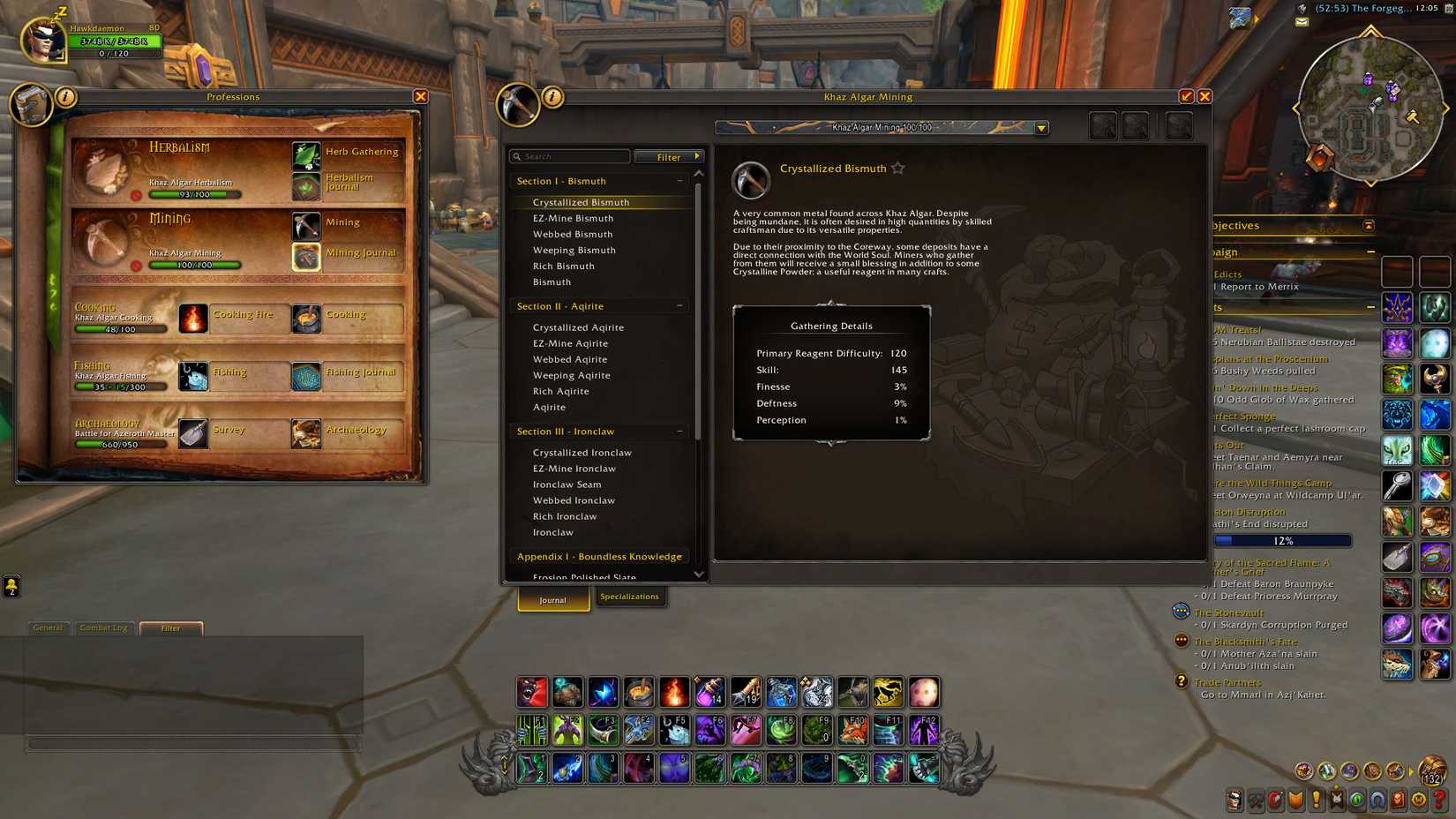Click inside the journal search field
1456x819 pixels.
point(569,155)
